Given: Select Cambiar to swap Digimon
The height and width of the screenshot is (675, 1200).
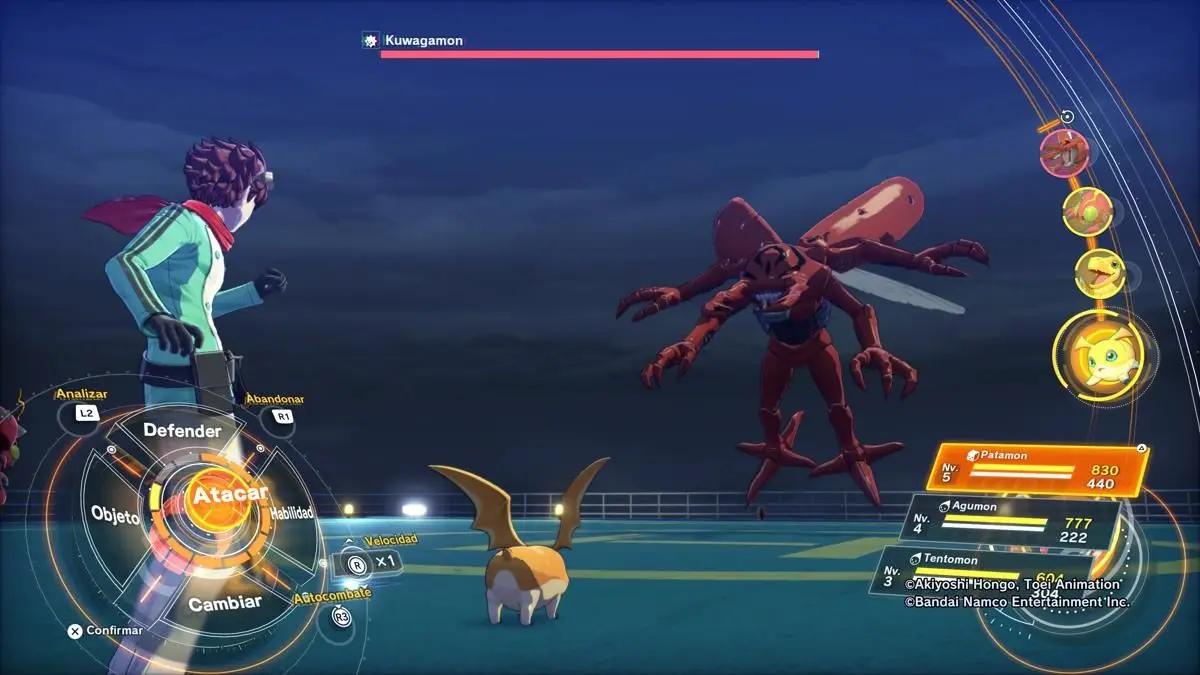Looking at the screenshot, I should tap(225, 602).
